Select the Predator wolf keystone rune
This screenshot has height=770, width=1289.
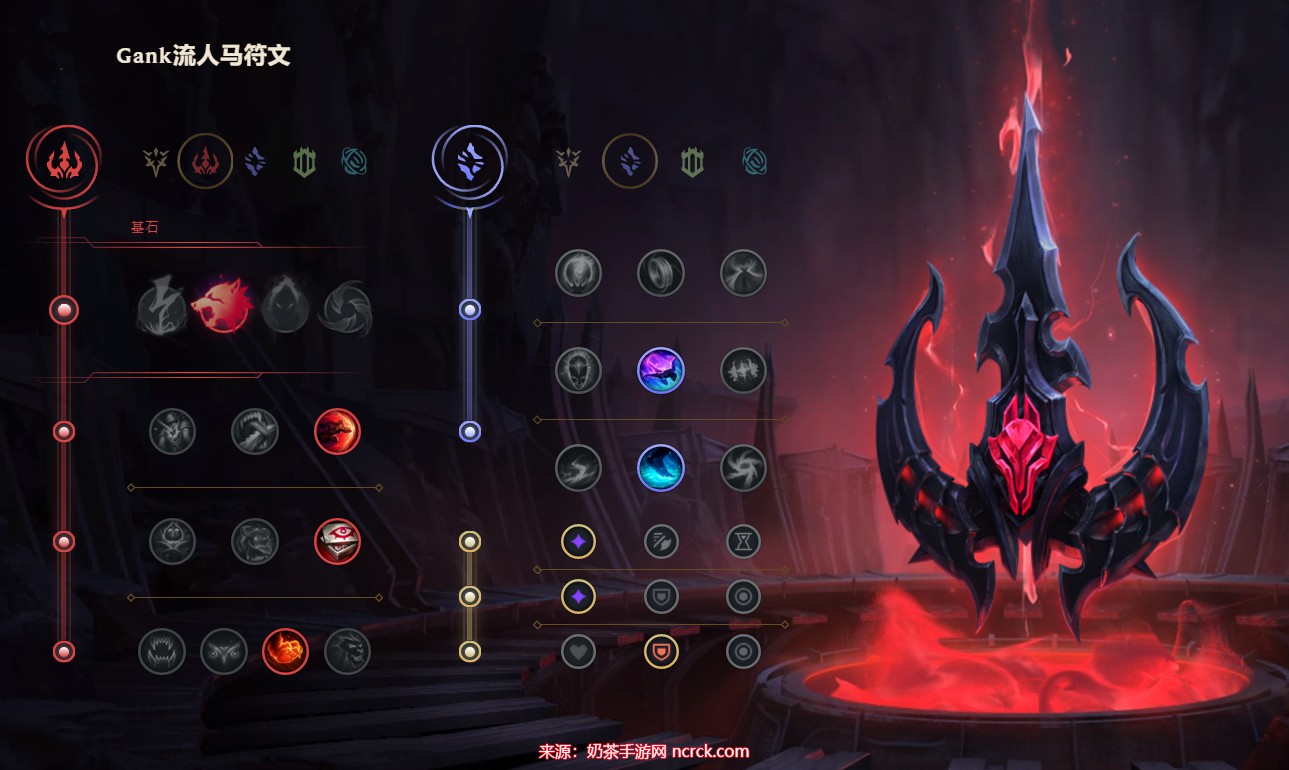tap(221, 307)
